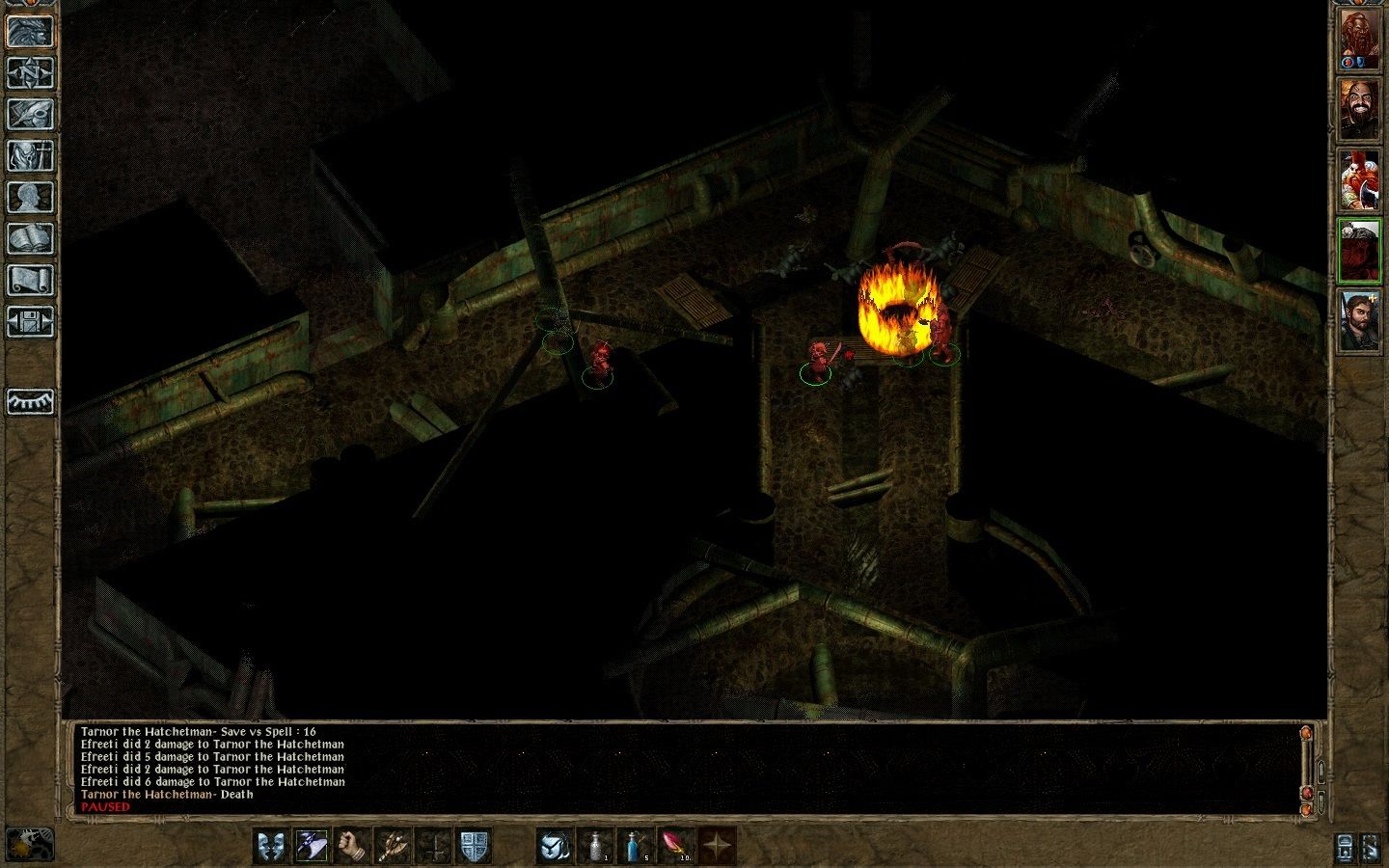Screen dimensions: 1389x868
Task: Use the red feather quick item
Action: click(676, 846)
